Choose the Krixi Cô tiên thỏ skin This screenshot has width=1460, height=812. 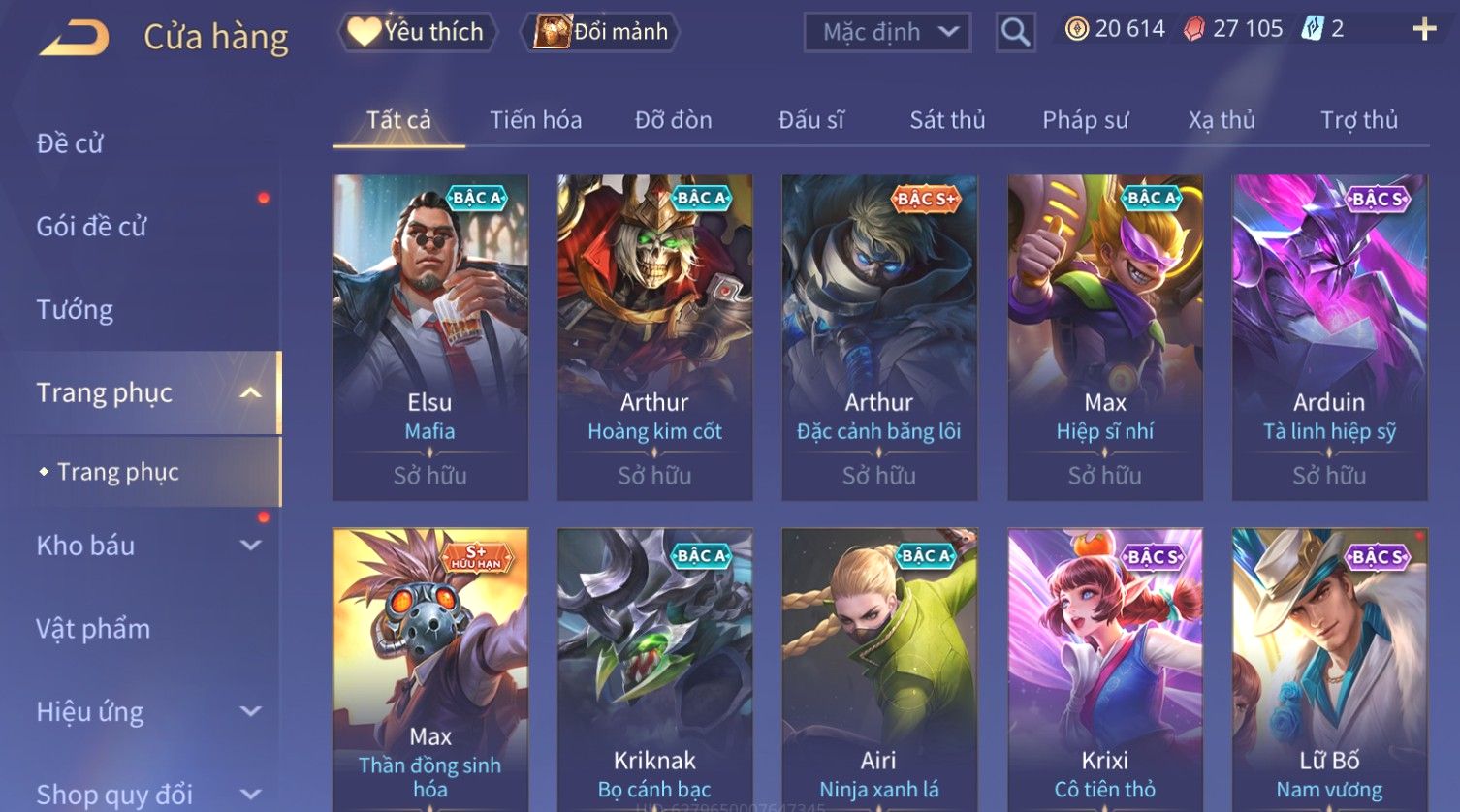(x=1104, y=669)
